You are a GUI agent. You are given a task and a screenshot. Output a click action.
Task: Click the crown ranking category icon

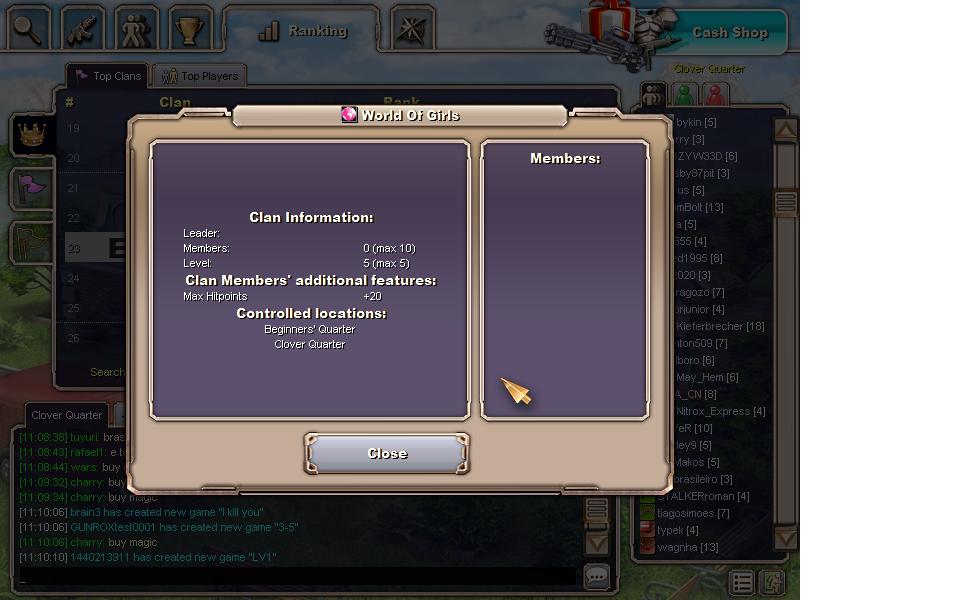pyautogui.click(x=31, y=135)
